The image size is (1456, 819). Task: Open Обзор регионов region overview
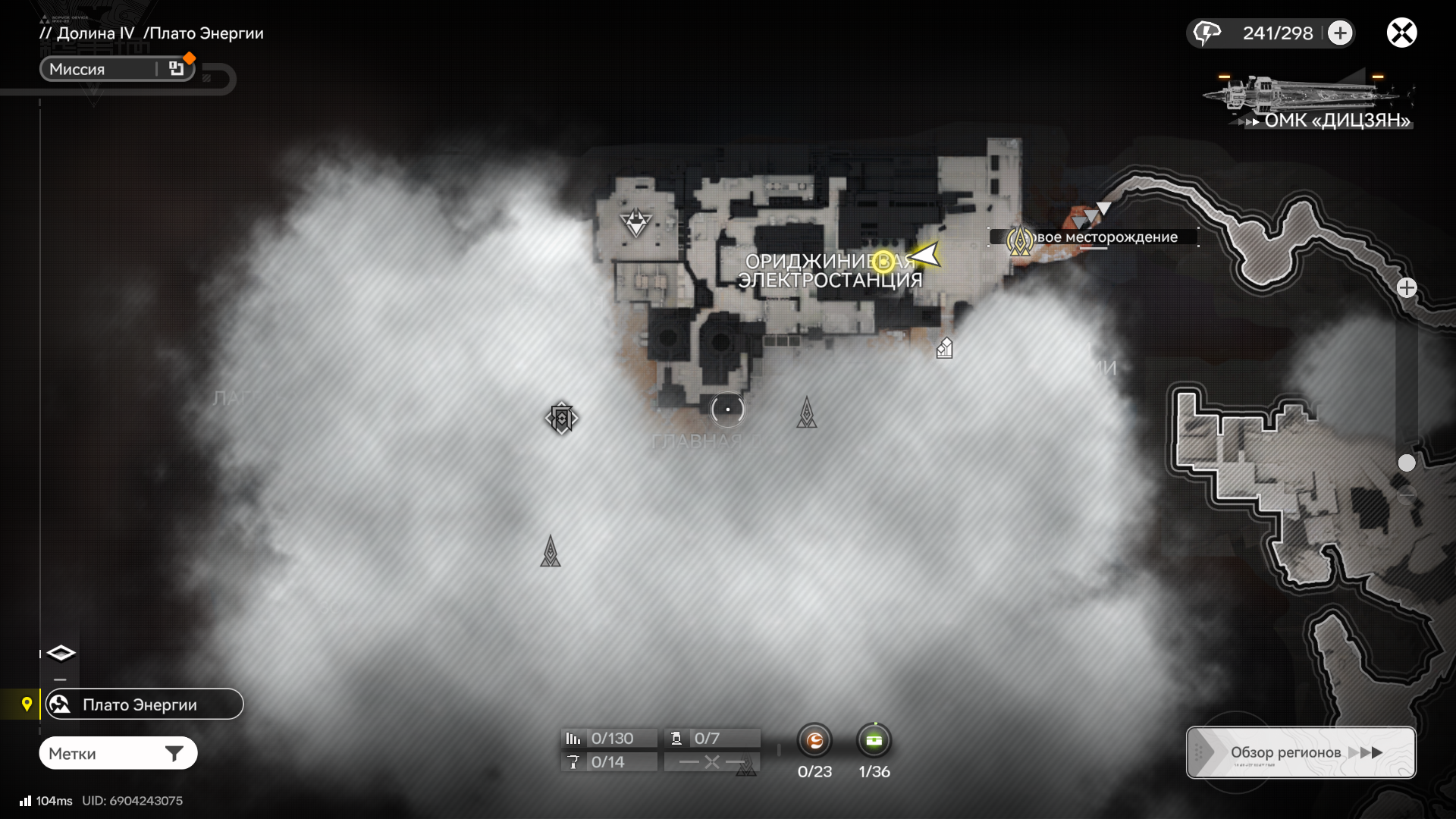(1301, 752)
